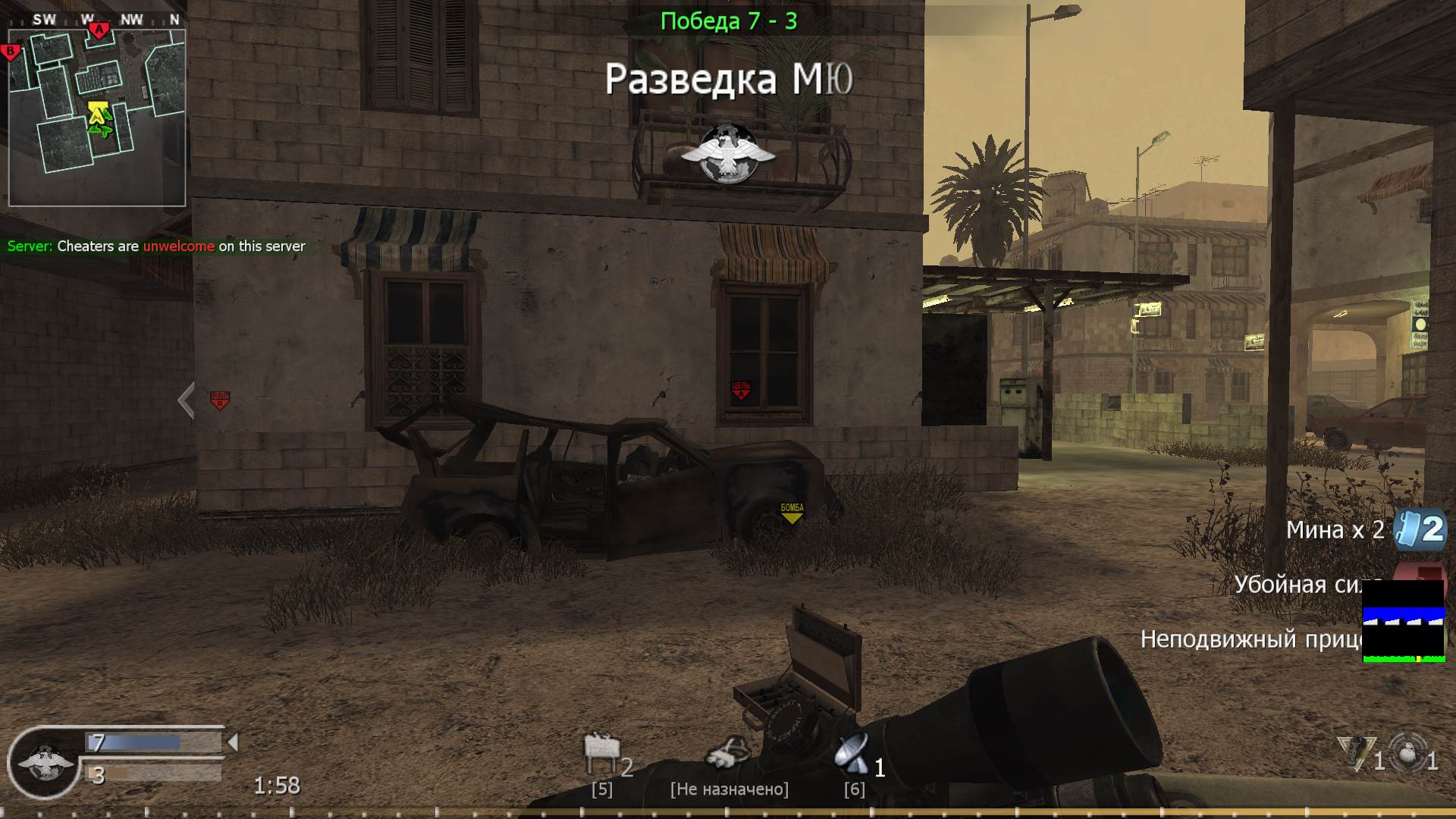Select the claymore icon next to Мина x 2
Image resolution: width=1456 pixels, height=819 pixels.
[x=1407, y=529]
